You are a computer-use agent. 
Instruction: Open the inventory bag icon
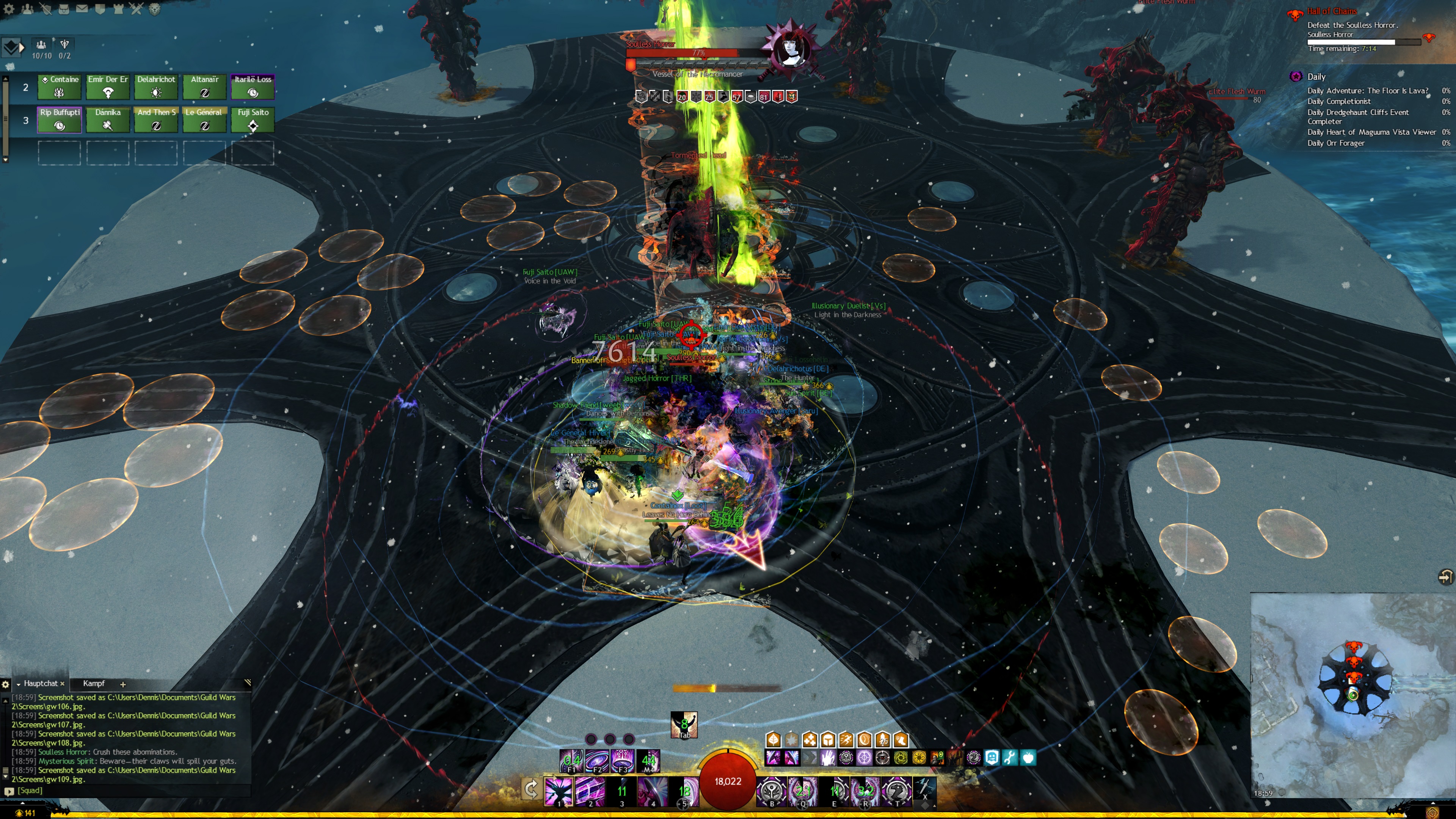click(x=64, y=9)
